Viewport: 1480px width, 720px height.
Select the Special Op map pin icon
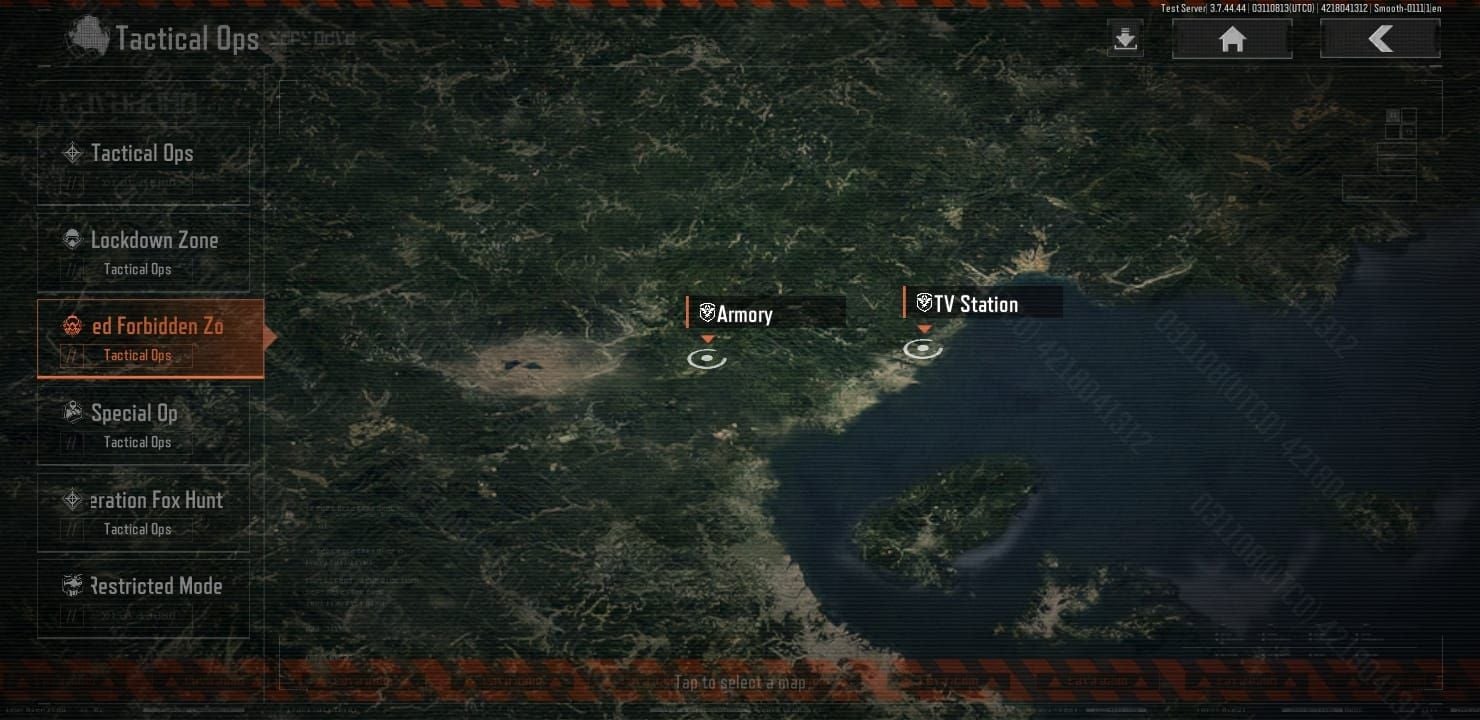[71, 413]
